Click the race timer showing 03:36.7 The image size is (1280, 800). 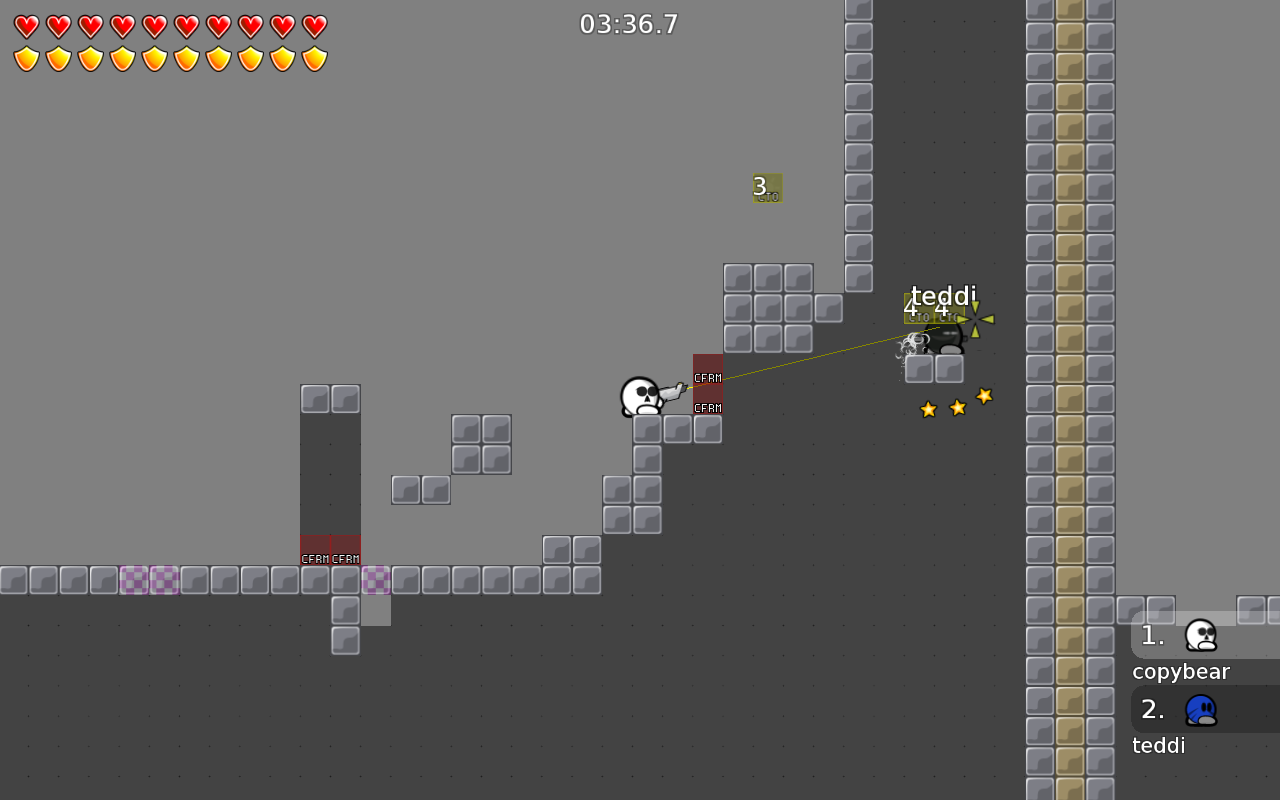coord(628,23)
